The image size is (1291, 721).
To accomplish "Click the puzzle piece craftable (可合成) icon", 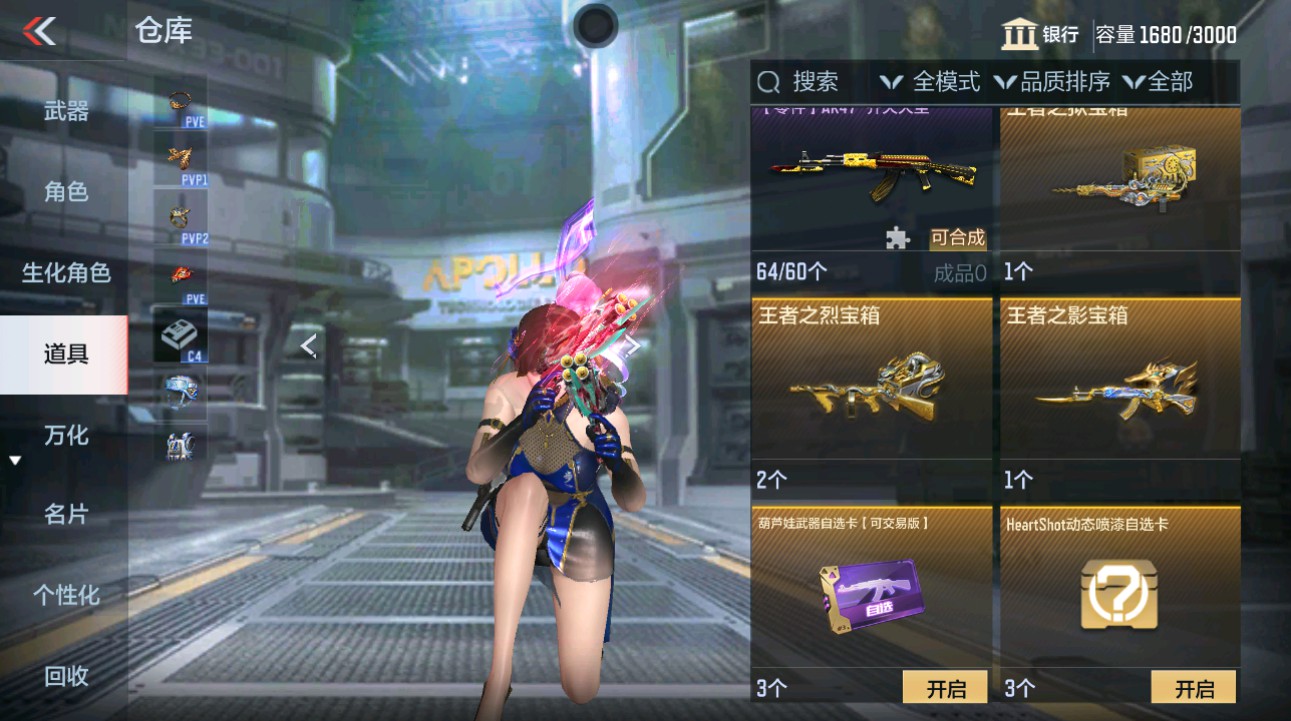I will click(x=898, y=237).
